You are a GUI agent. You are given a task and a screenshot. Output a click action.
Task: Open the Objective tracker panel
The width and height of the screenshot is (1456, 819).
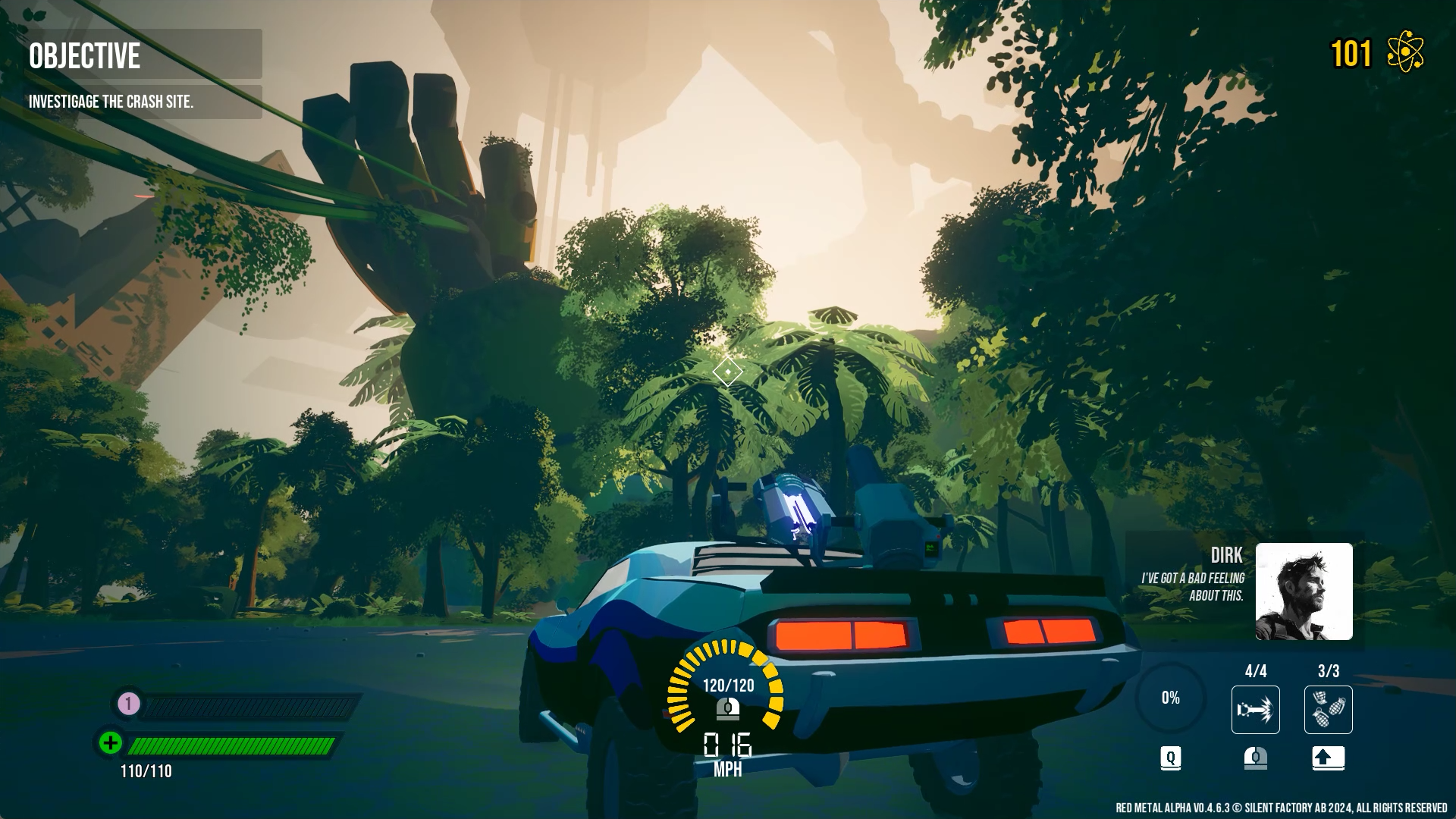tap(144, 55)
